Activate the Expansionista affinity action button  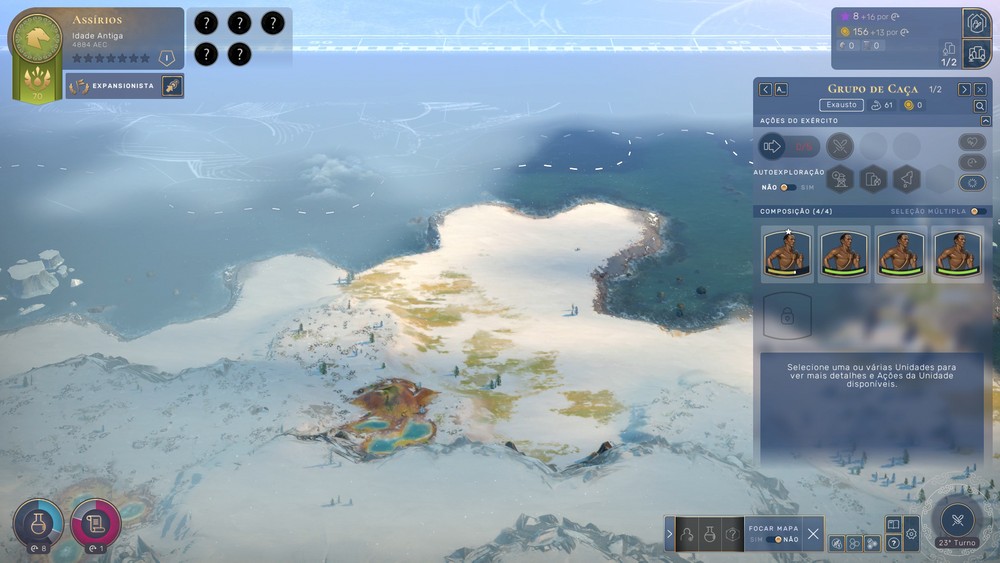point(172,86)
